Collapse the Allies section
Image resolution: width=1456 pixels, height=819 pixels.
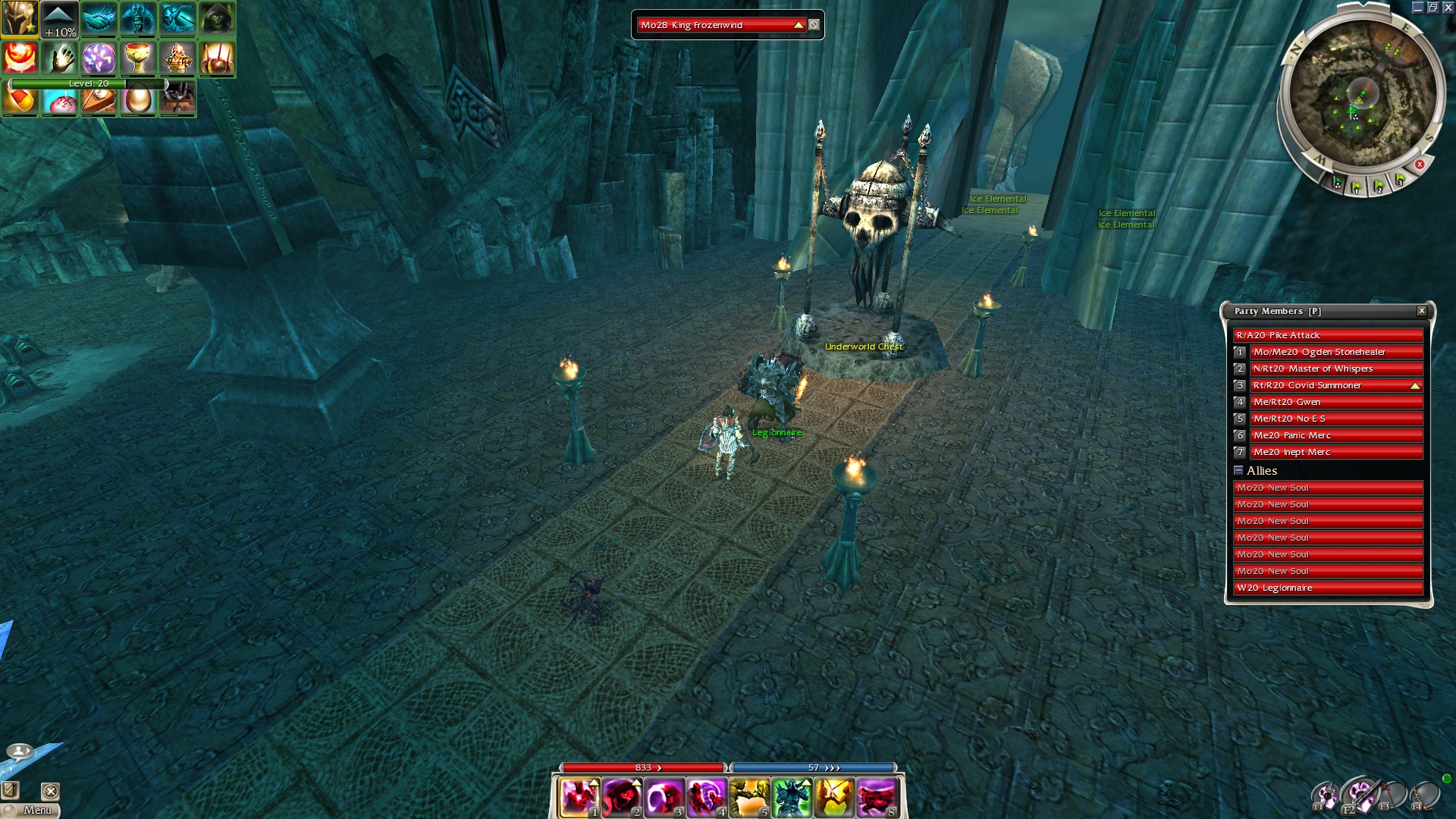tap(1238, 470)
